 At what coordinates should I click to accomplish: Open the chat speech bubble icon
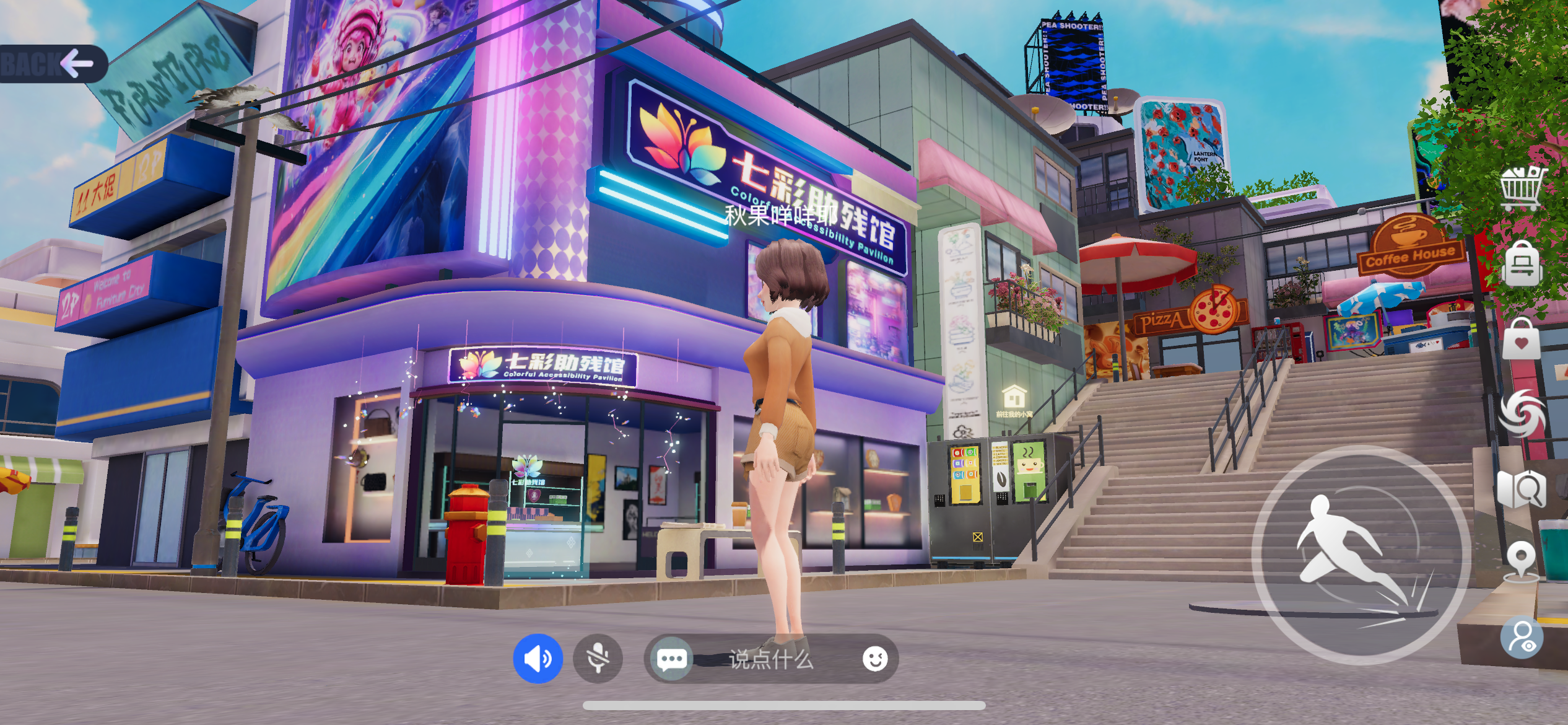671,659
